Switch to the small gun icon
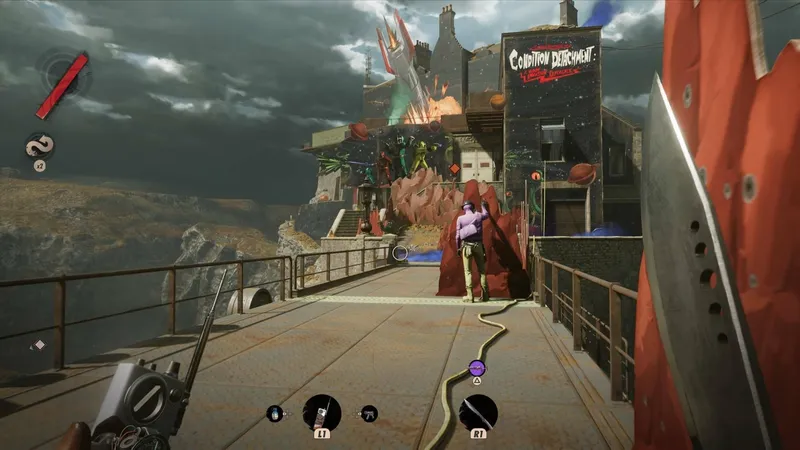This screenshot has height=450, width=800. pyautogui.click(x=369, y=412)
